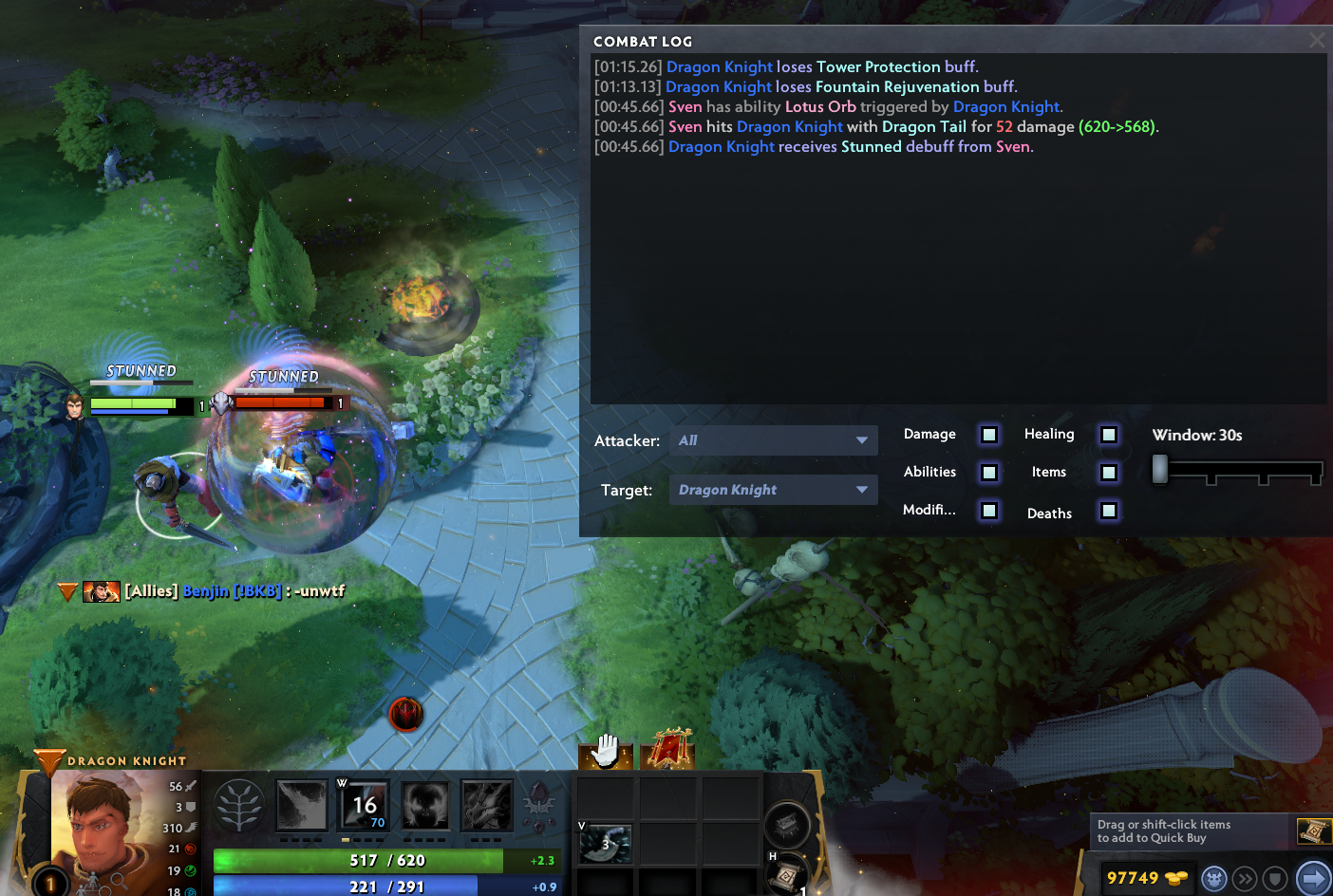Click the courier deliver arrow button
The image size is (1333, 896).
[1313, 878]
